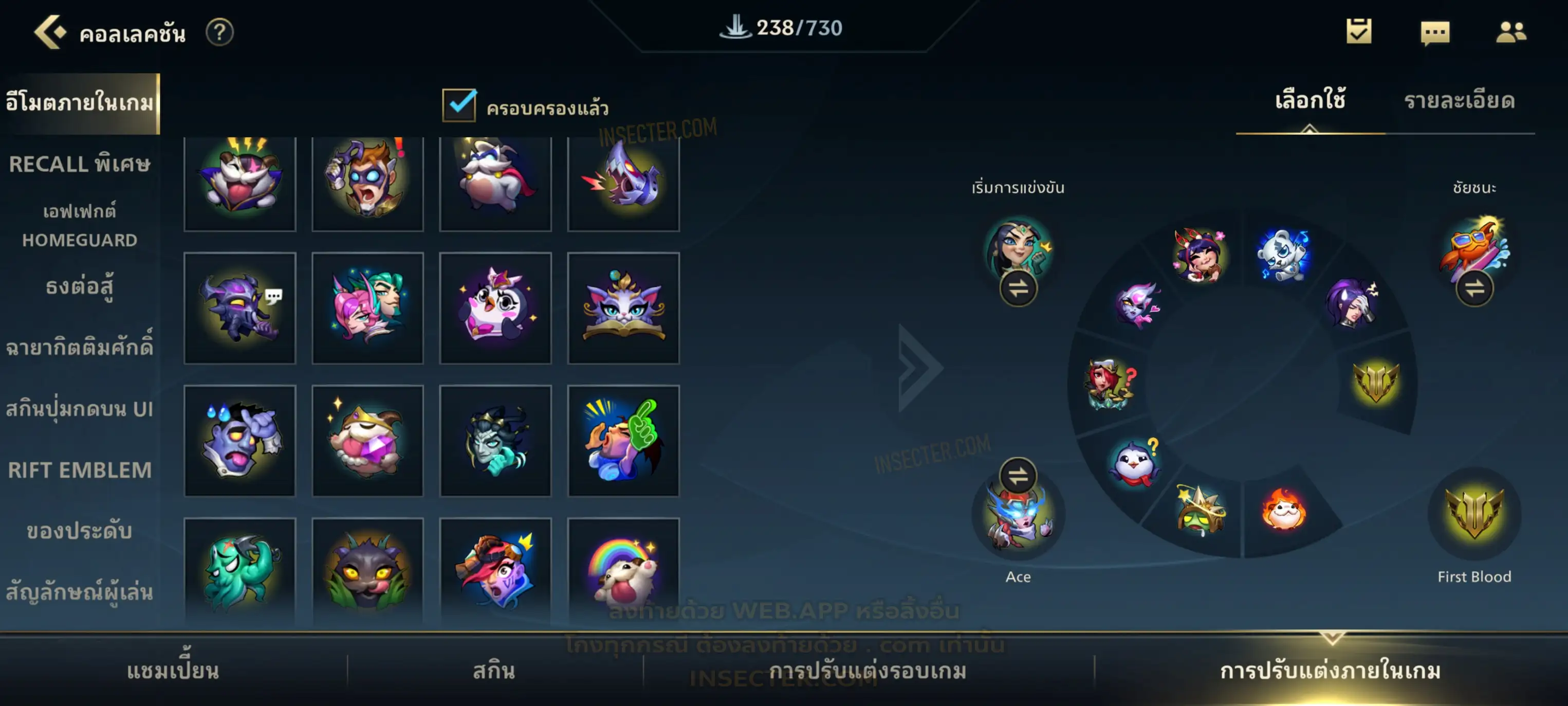Switch to the รายละเอียด tab
The image size is (1568, 706).
(1459, 101)
